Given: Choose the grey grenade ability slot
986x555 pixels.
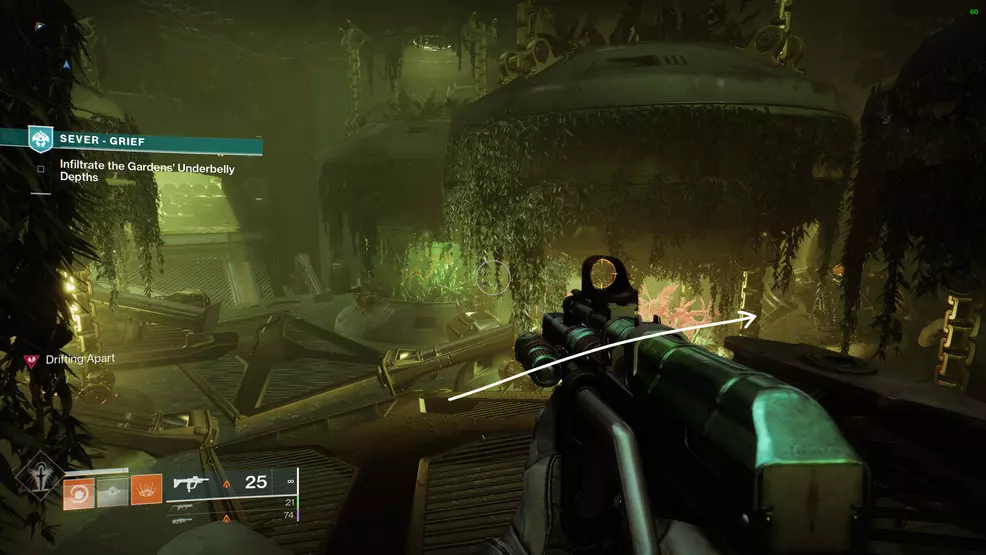Looking at the screenshot, I should pyautogui.click(x=113, y=492).
